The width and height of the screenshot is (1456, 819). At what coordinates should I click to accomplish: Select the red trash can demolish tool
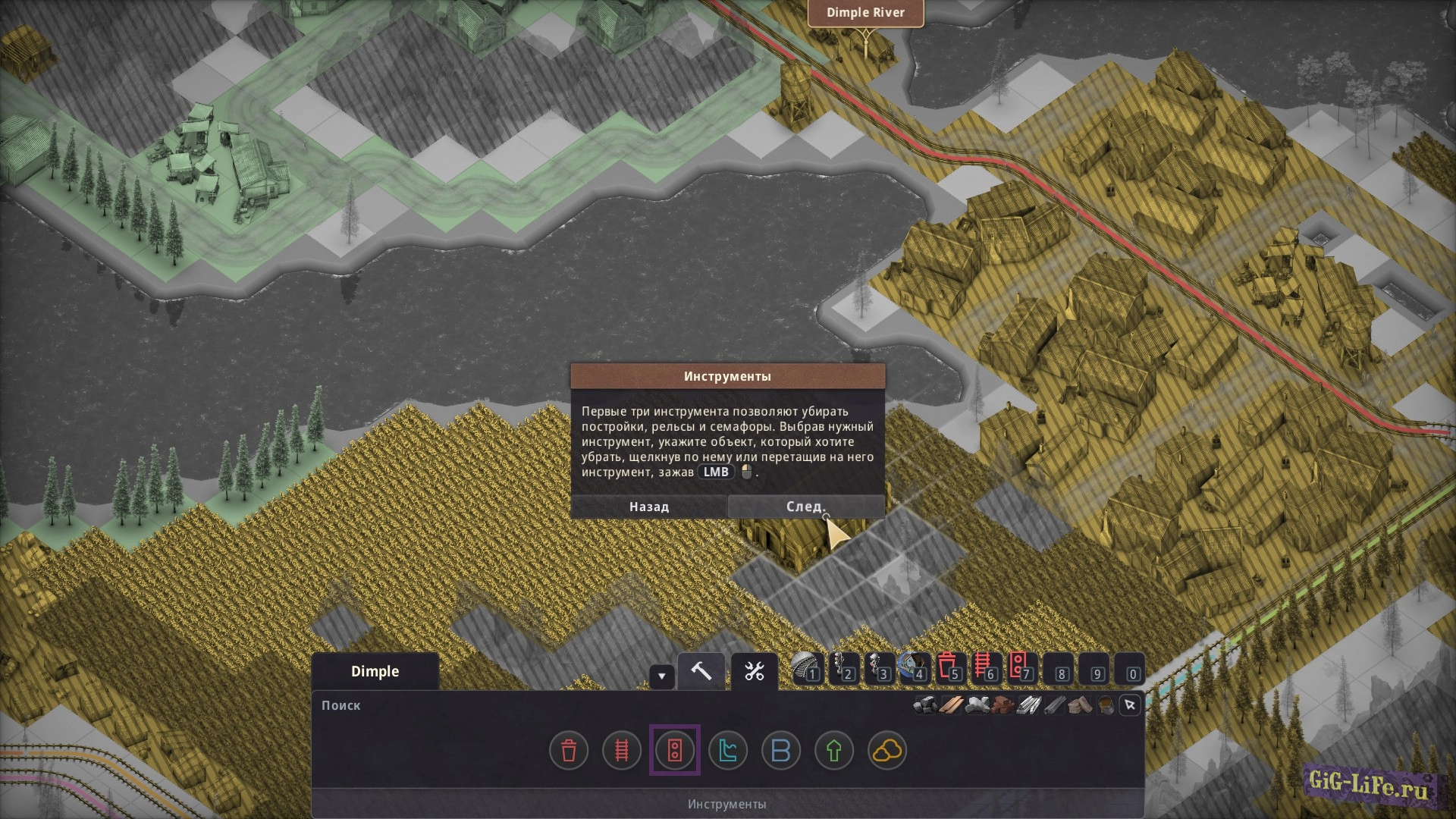(569, 751)
